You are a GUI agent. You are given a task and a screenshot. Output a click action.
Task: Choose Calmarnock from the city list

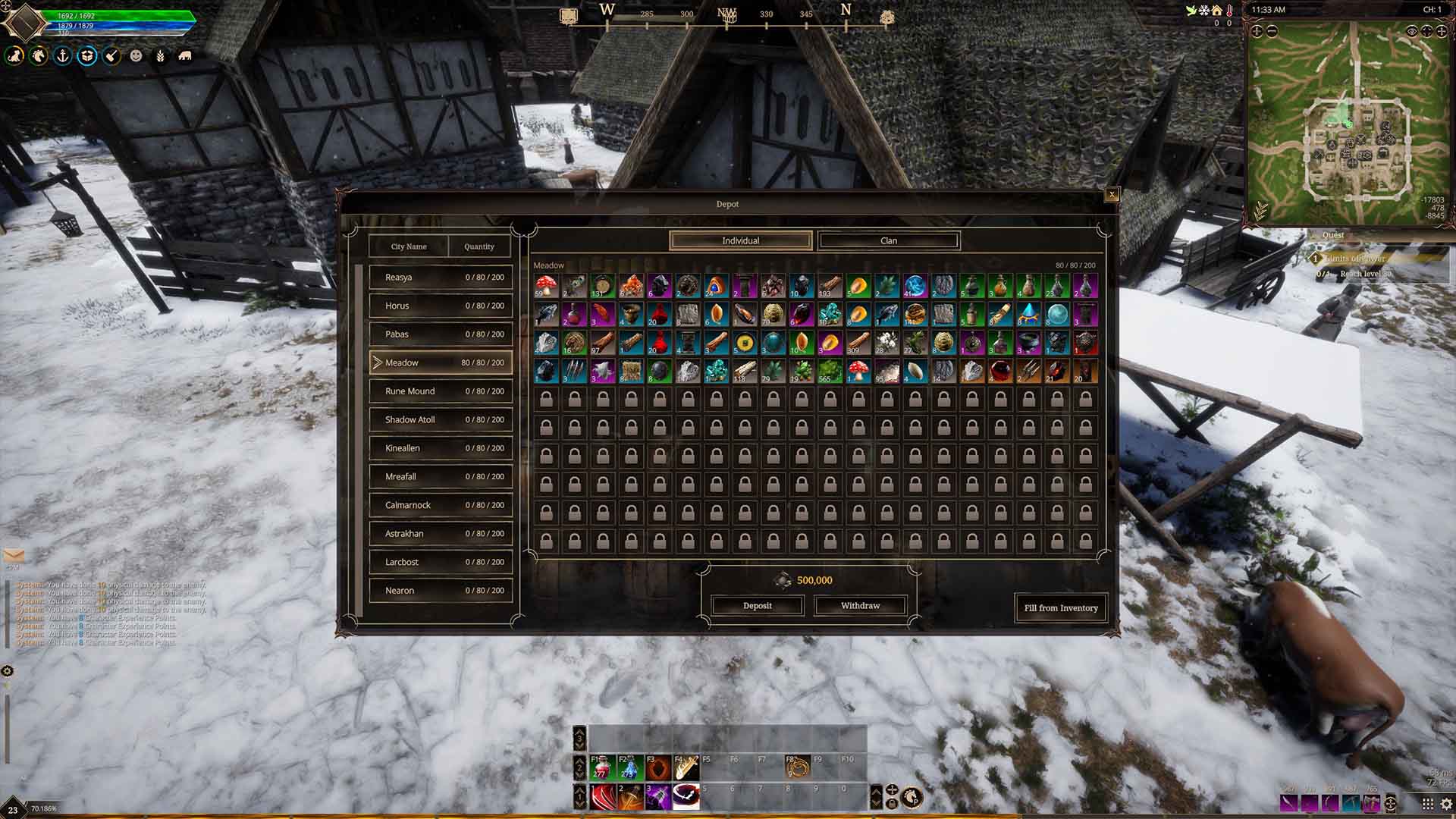441,505
